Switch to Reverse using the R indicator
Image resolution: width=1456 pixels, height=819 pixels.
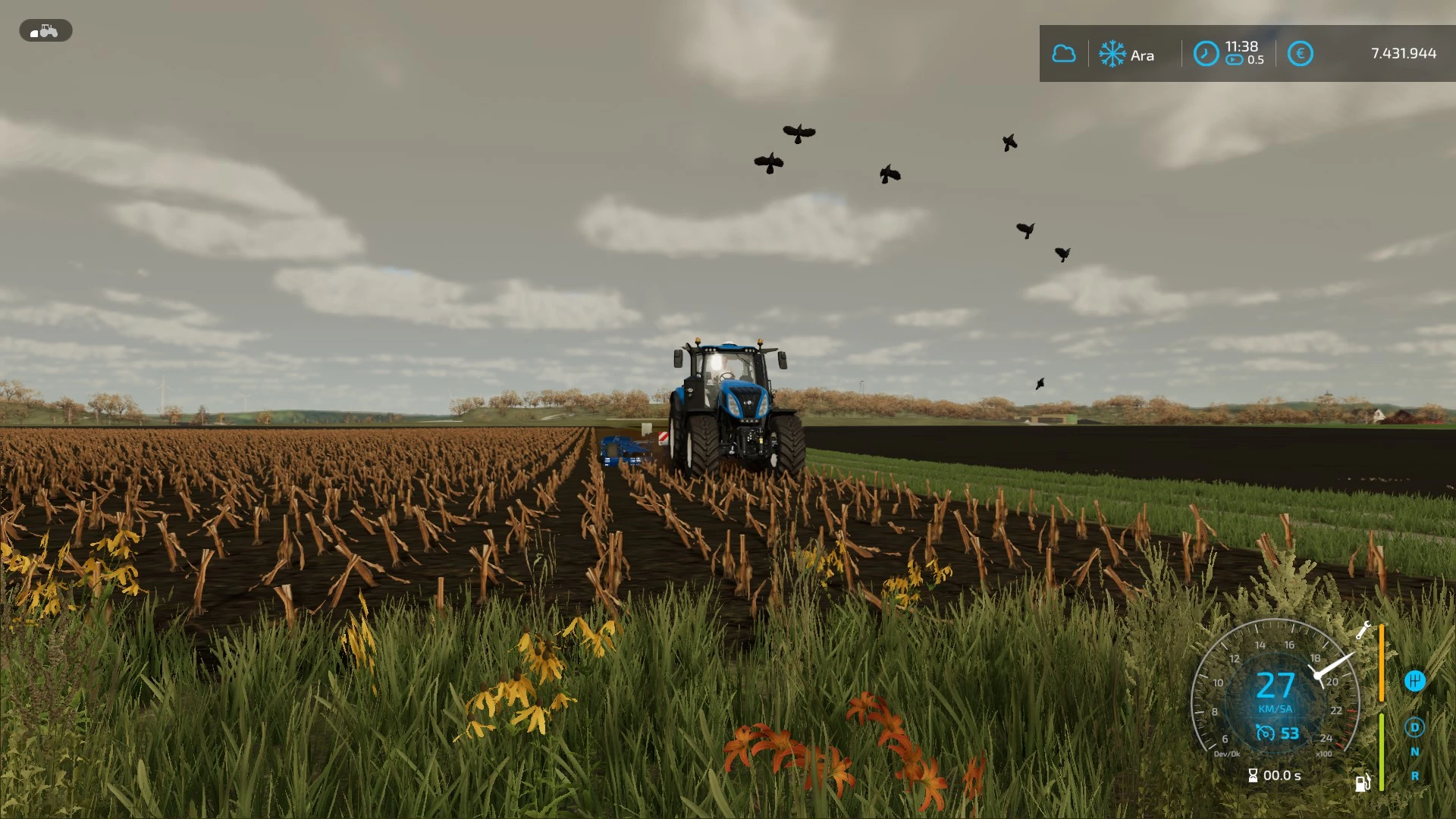click(x=1415, y=775)
